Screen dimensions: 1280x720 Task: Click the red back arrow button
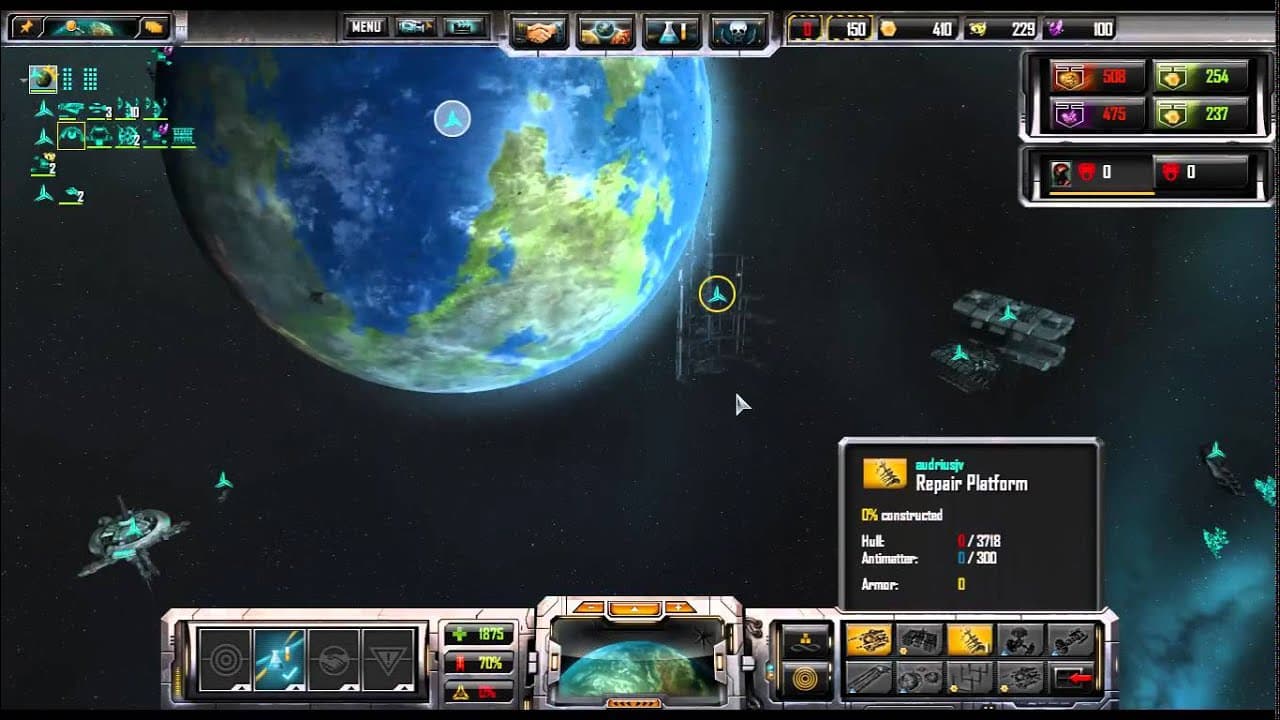[x=1072, y=676]
